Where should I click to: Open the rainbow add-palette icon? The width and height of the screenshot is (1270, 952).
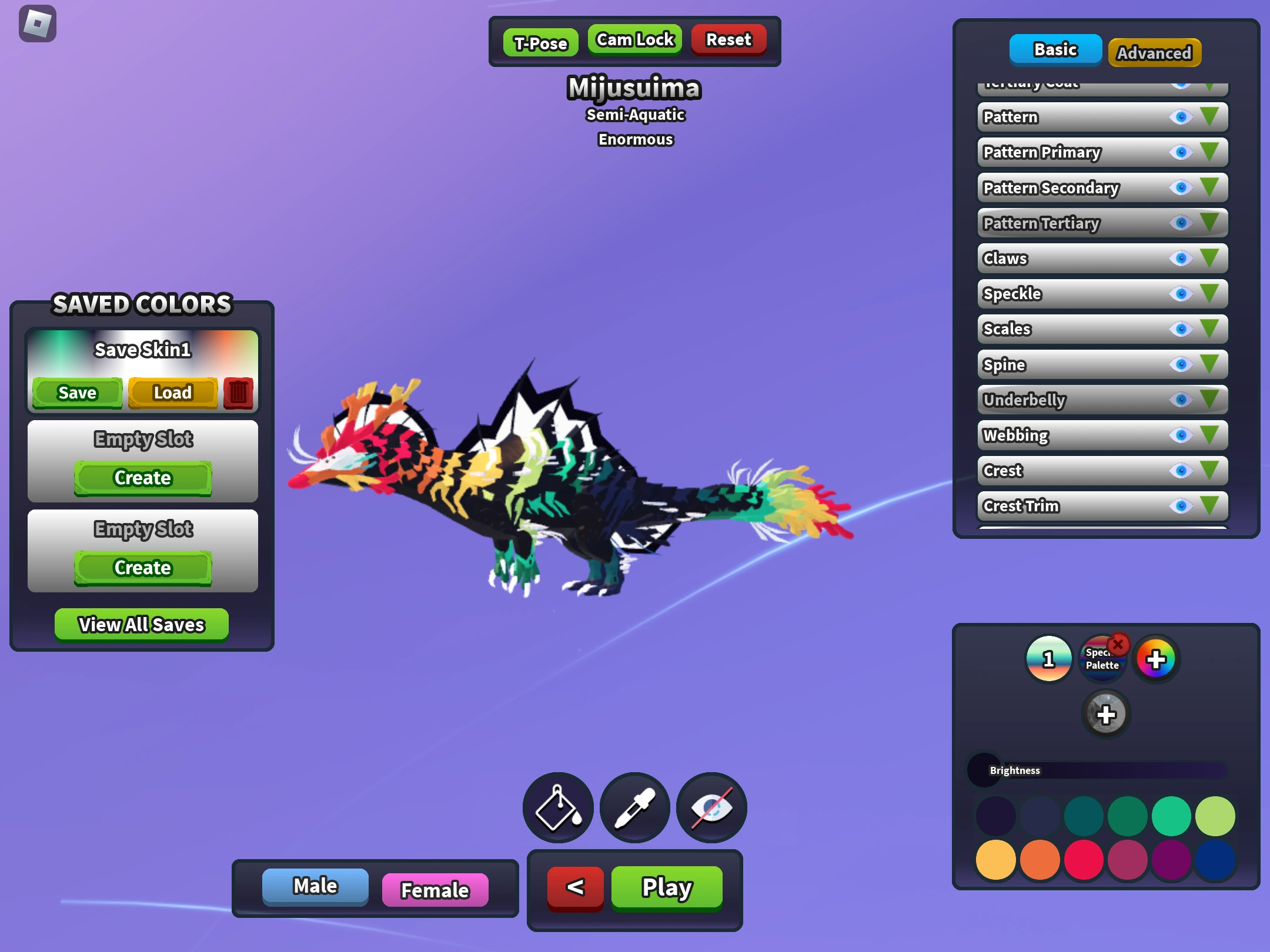[1156, 659]
